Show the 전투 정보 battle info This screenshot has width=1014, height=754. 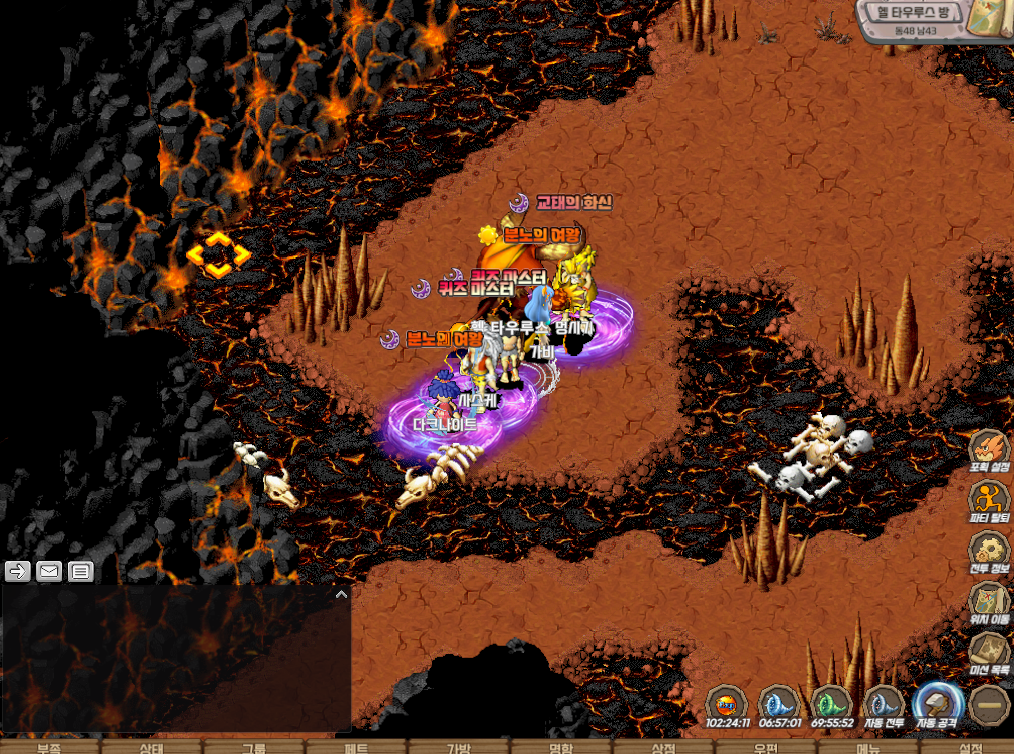[x=989, y=552]
